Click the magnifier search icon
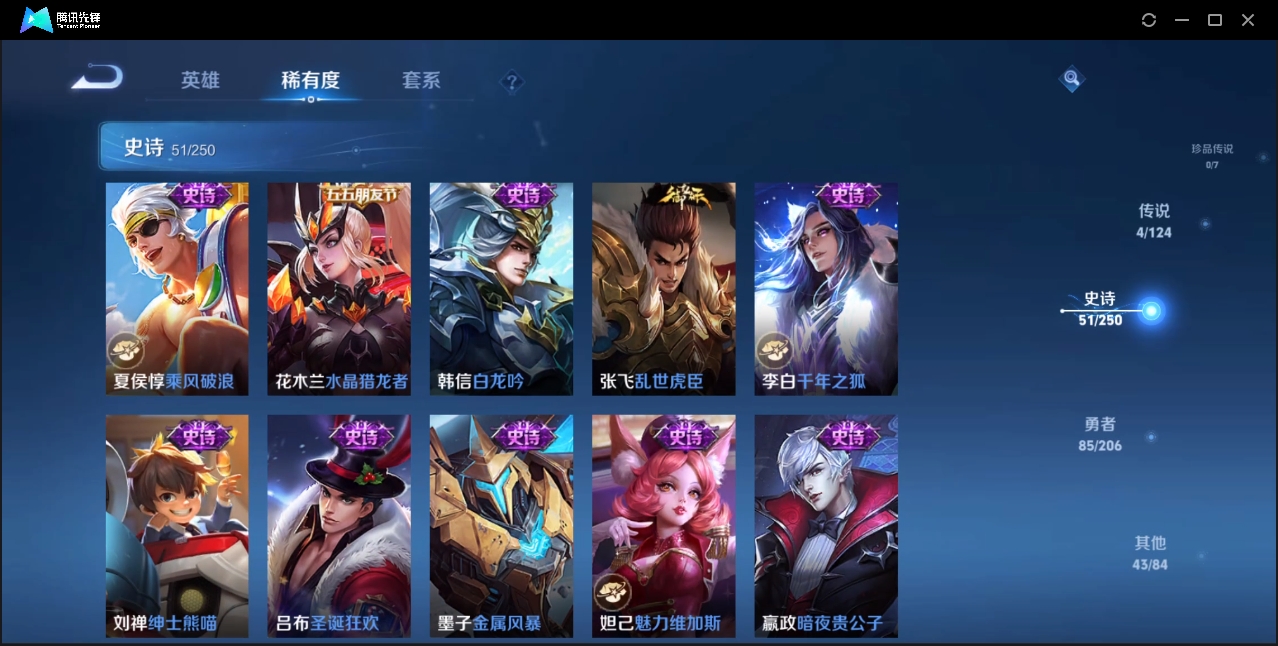 1071,78
